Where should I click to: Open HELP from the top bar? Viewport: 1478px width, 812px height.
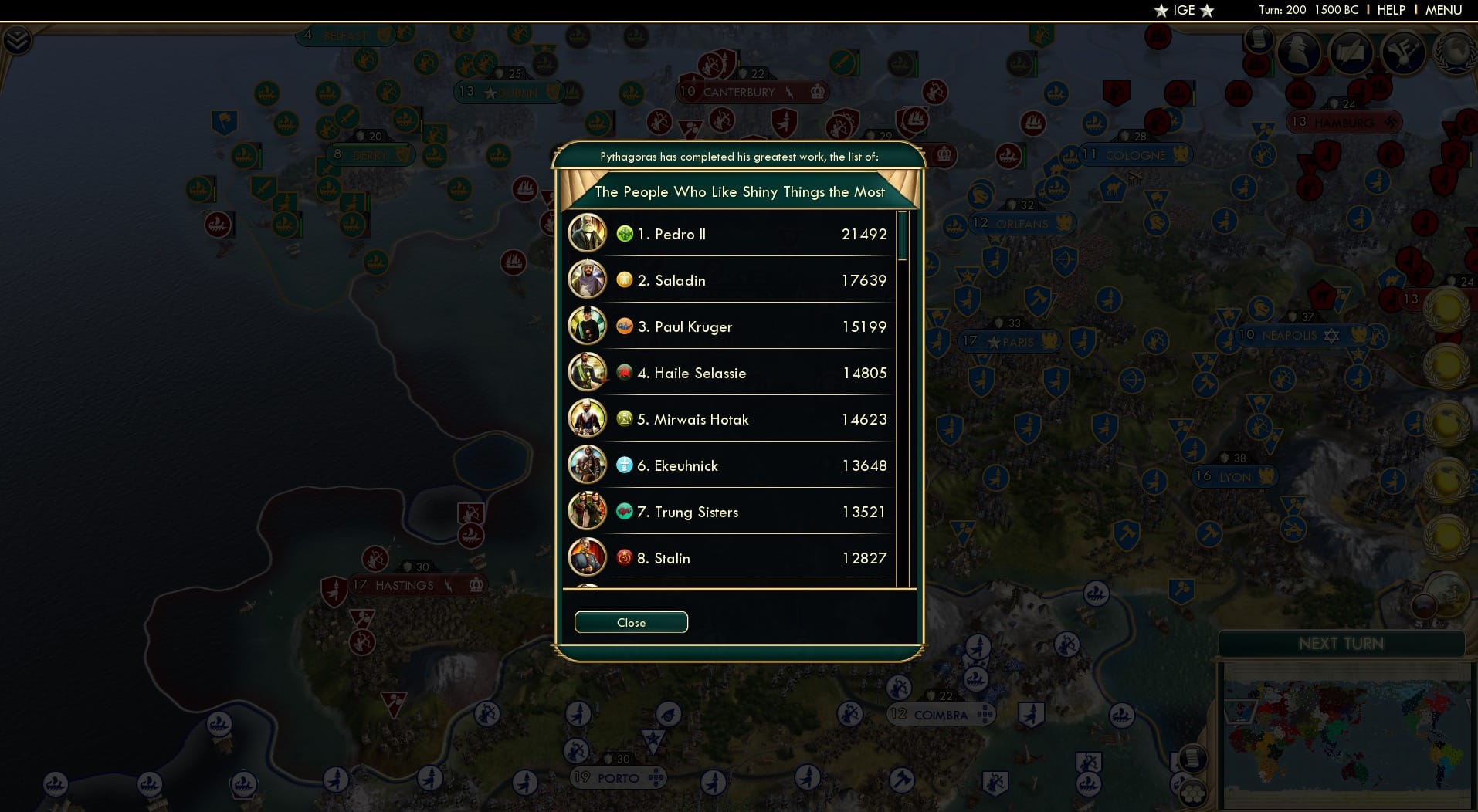click(1390, 10)
